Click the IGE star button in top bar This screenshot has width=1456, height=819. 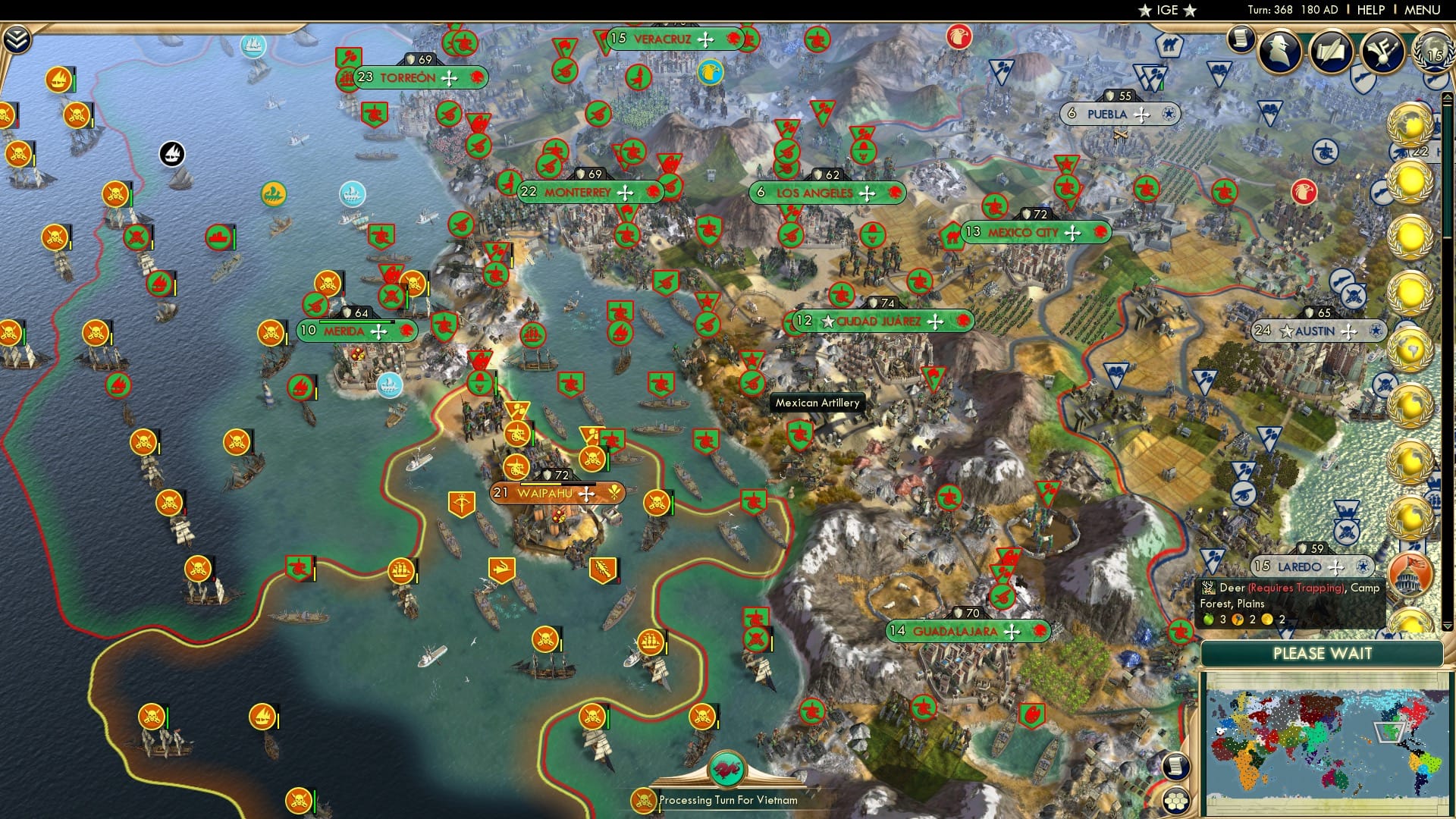pos(1169,10)
